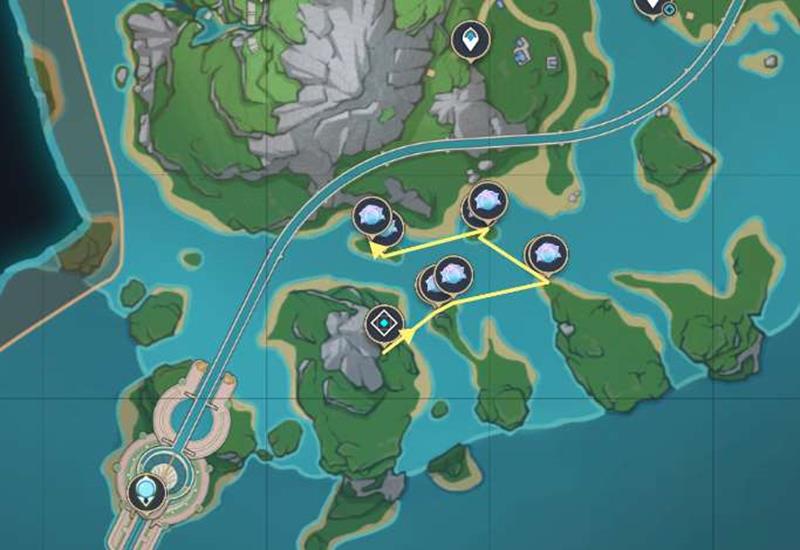Select the front crystal marker nearest the diamond marker
The width and height of the screenshot is (800, 550).
pyautogui.click(x=452, y=273)
